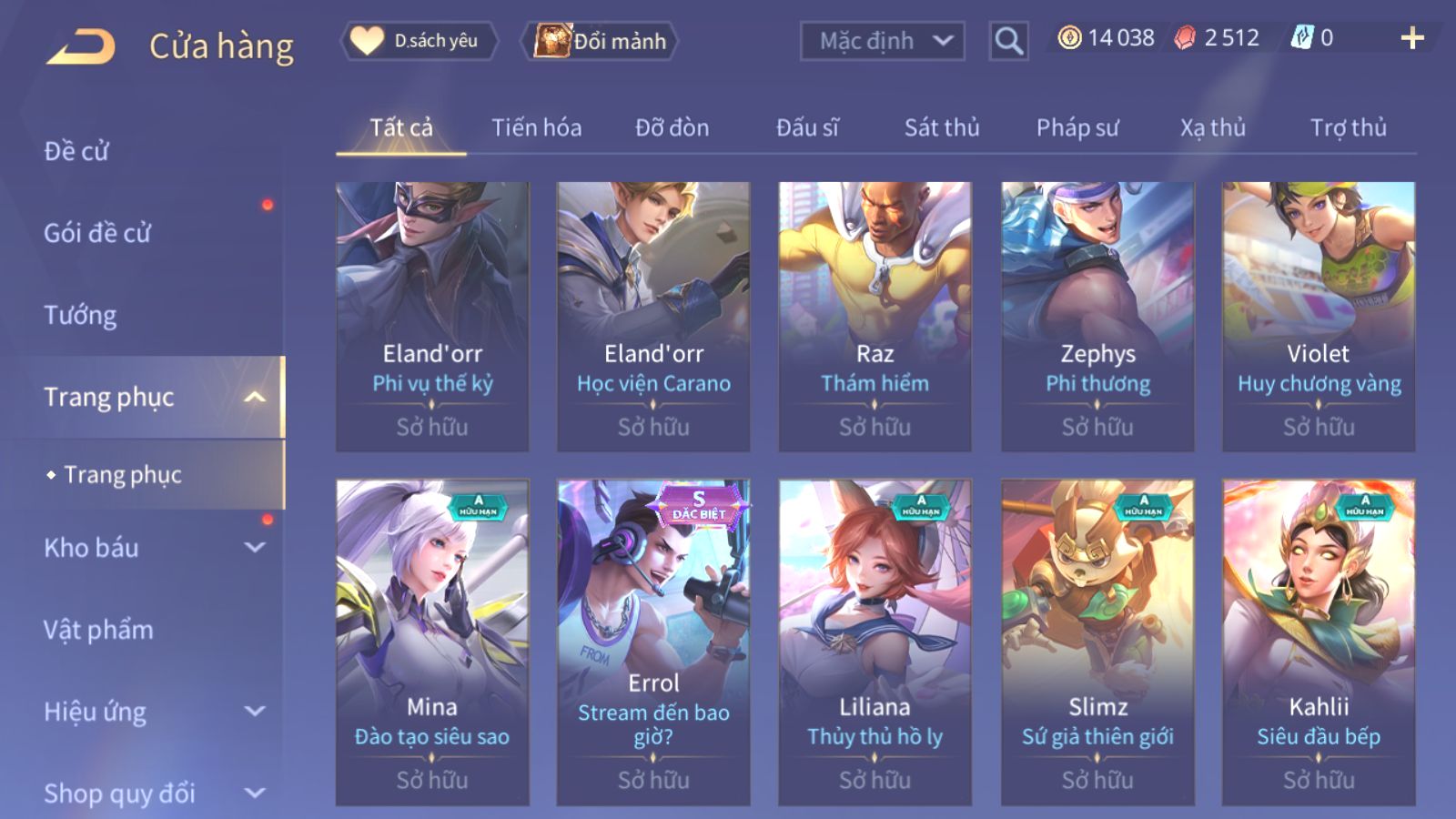This screenshot has height=819, width=1456.
Task: Add currency with the plus button
Action: tap(1411, 38)
